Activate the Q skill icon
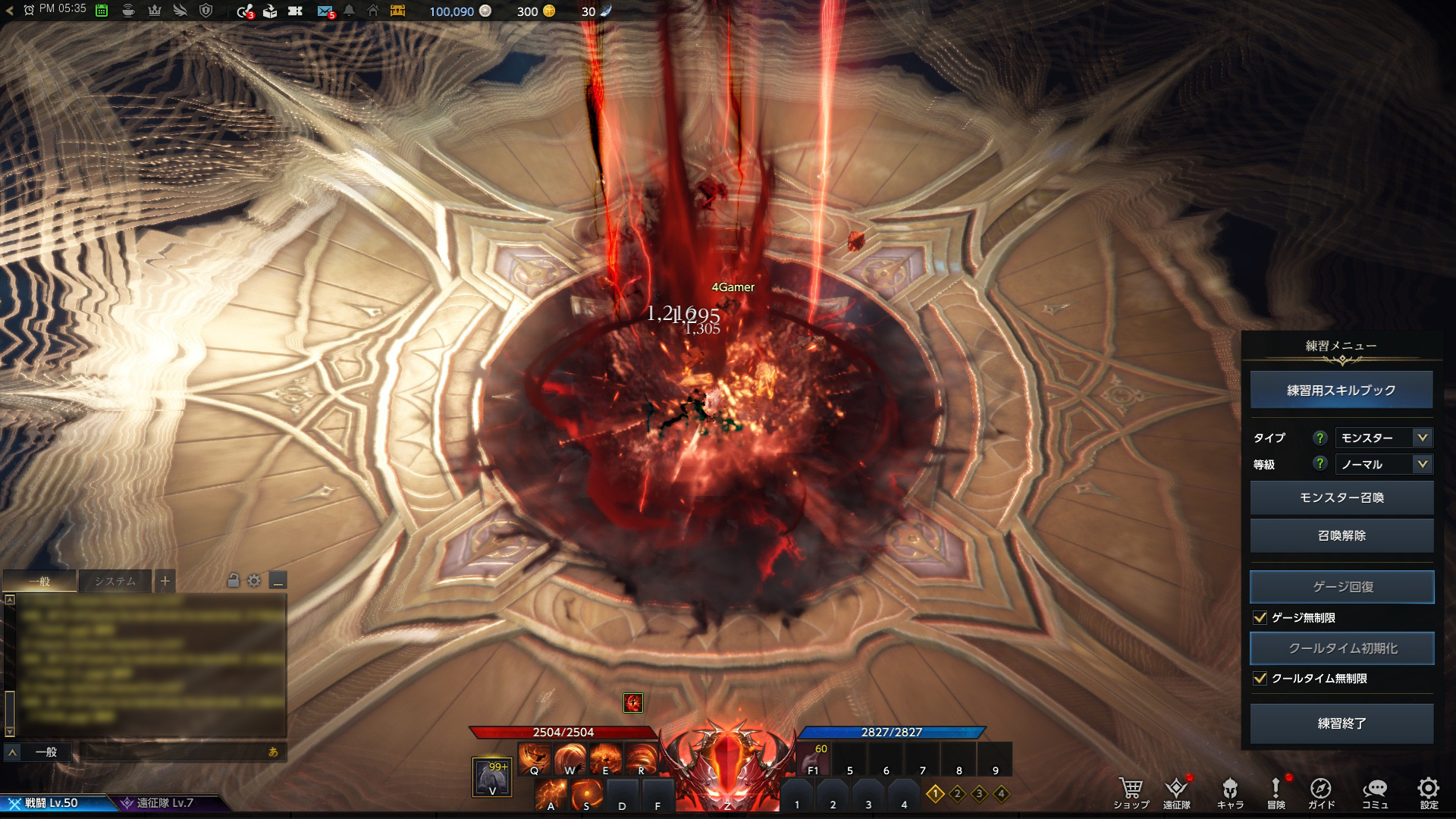The width and height of the screenshot is (1456, 819). pyautogui.click(x=534, y=758)
